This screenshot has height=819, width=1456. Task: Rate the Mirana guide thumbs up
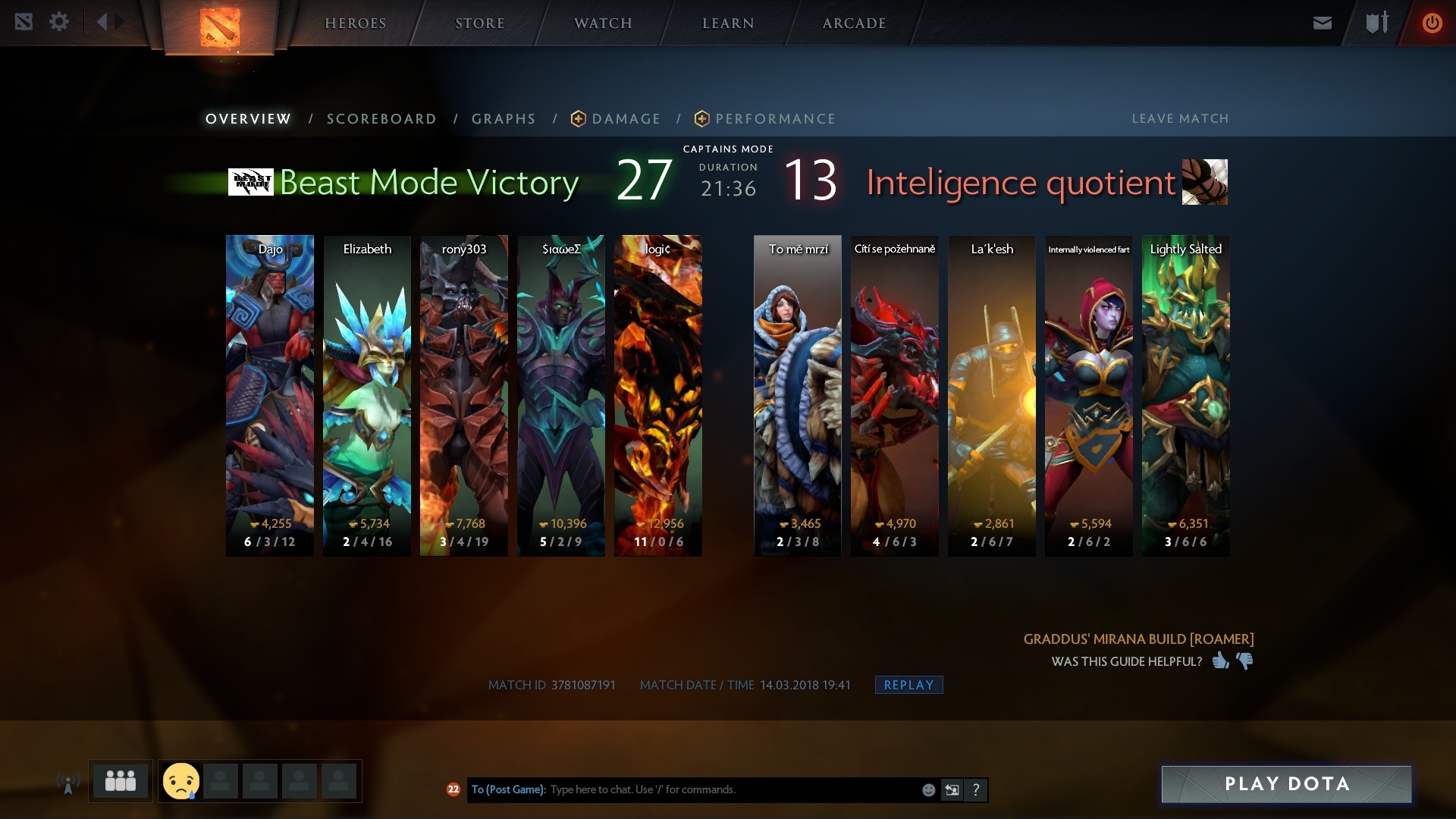point(1220,661)
